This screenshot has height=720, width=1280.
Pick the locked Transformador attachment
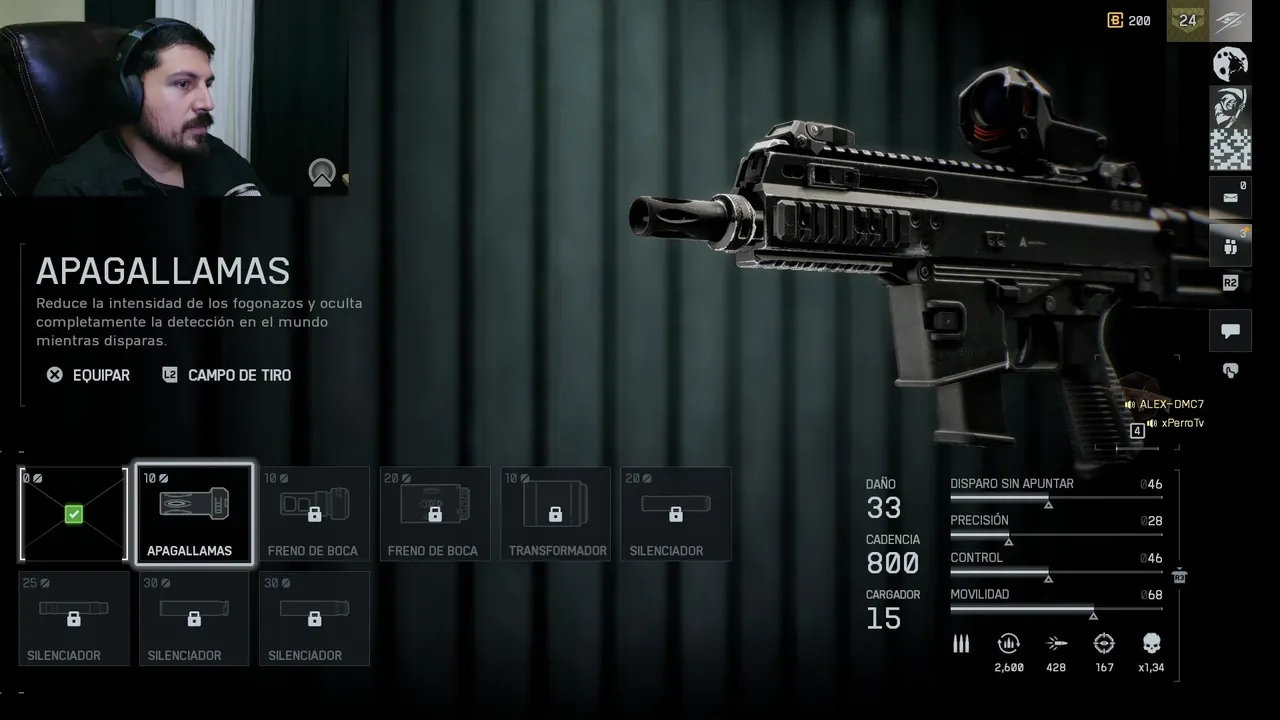556,514
